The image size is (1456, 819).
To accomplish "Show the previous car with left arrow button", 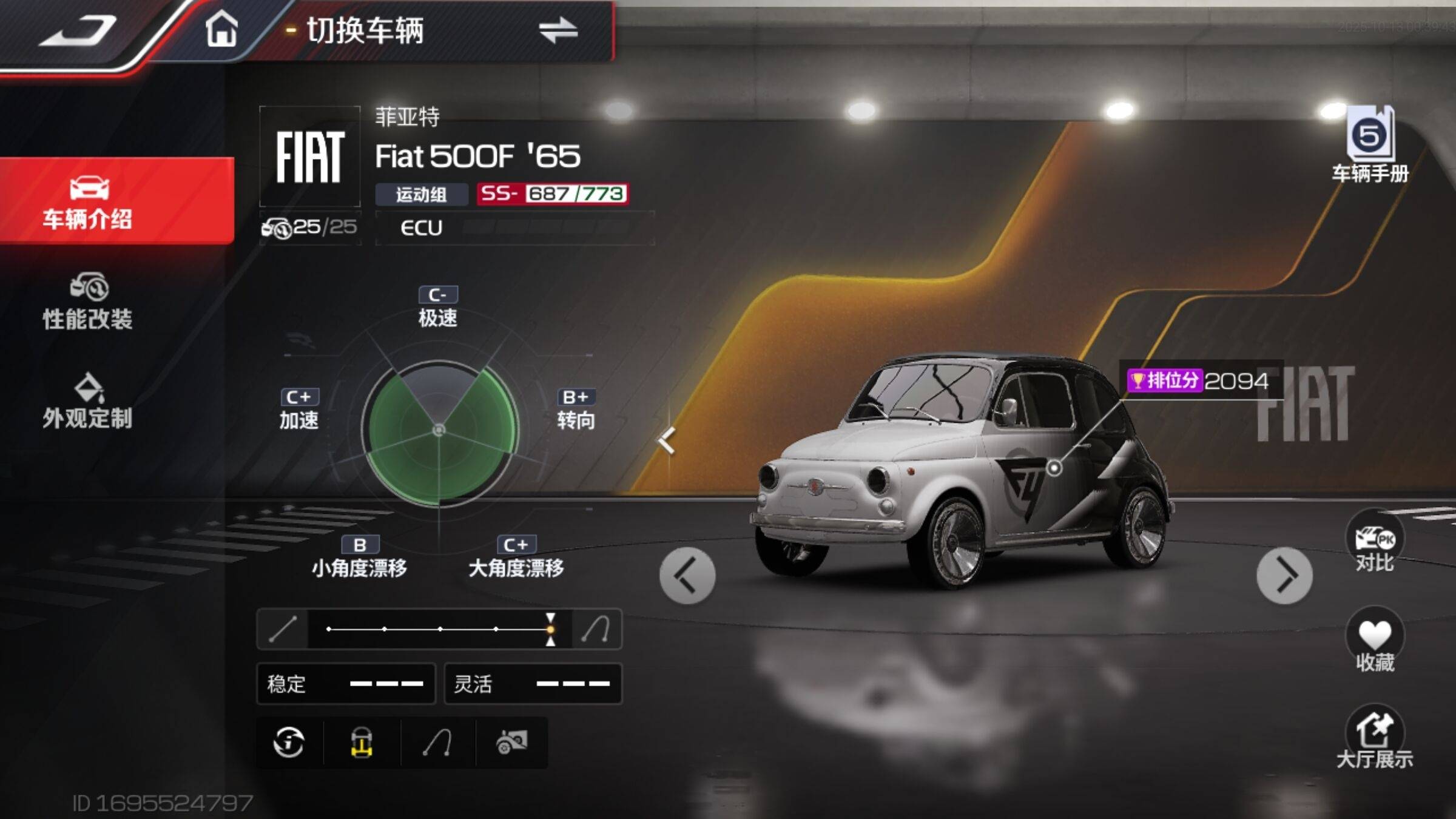I will click(687, 575).
